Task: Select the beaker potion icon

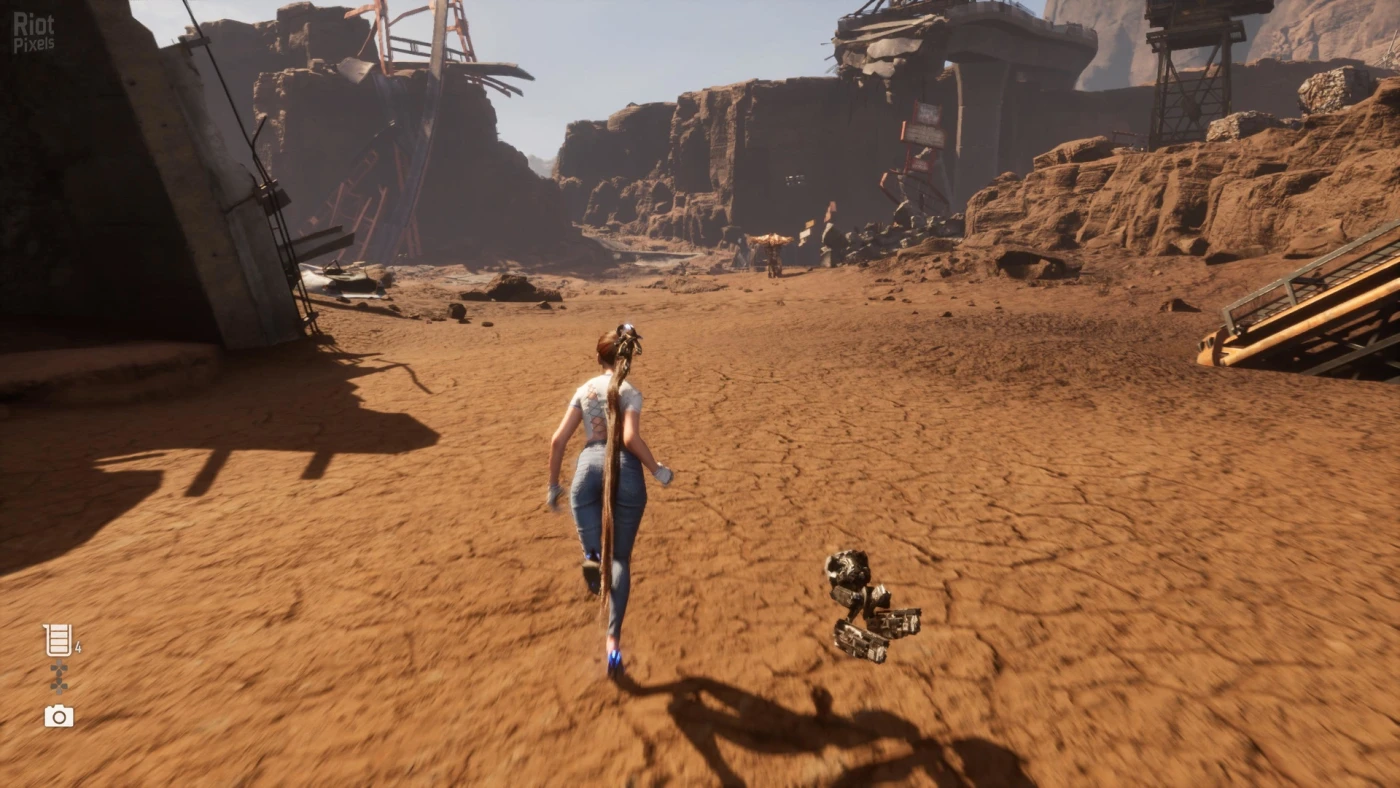Action: 58,640
